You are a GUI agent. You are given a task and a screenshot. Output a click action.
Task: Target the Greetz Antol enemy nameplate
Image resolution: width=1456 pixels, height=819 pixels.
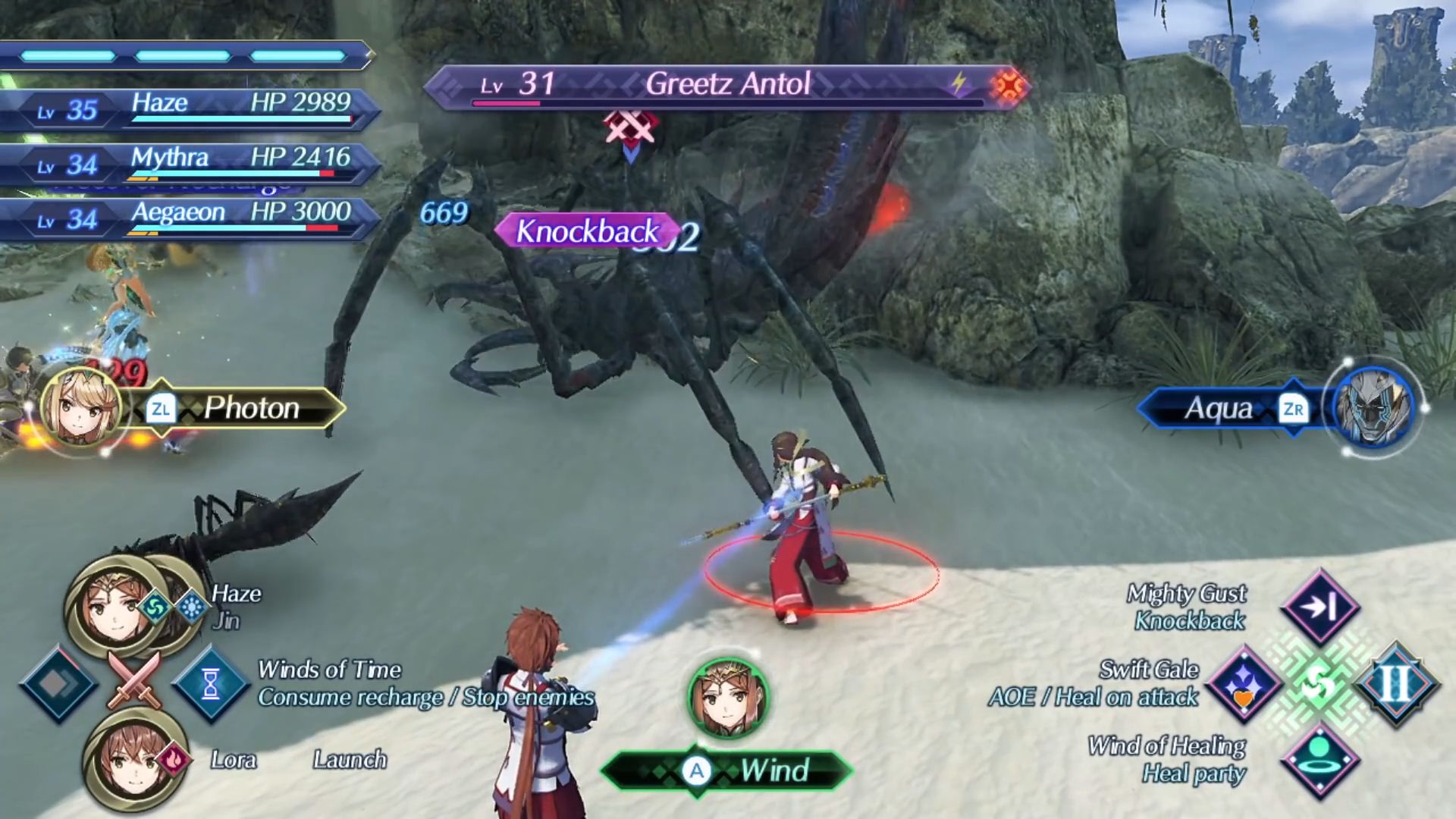pyautogui.click(x=726, y=85)
